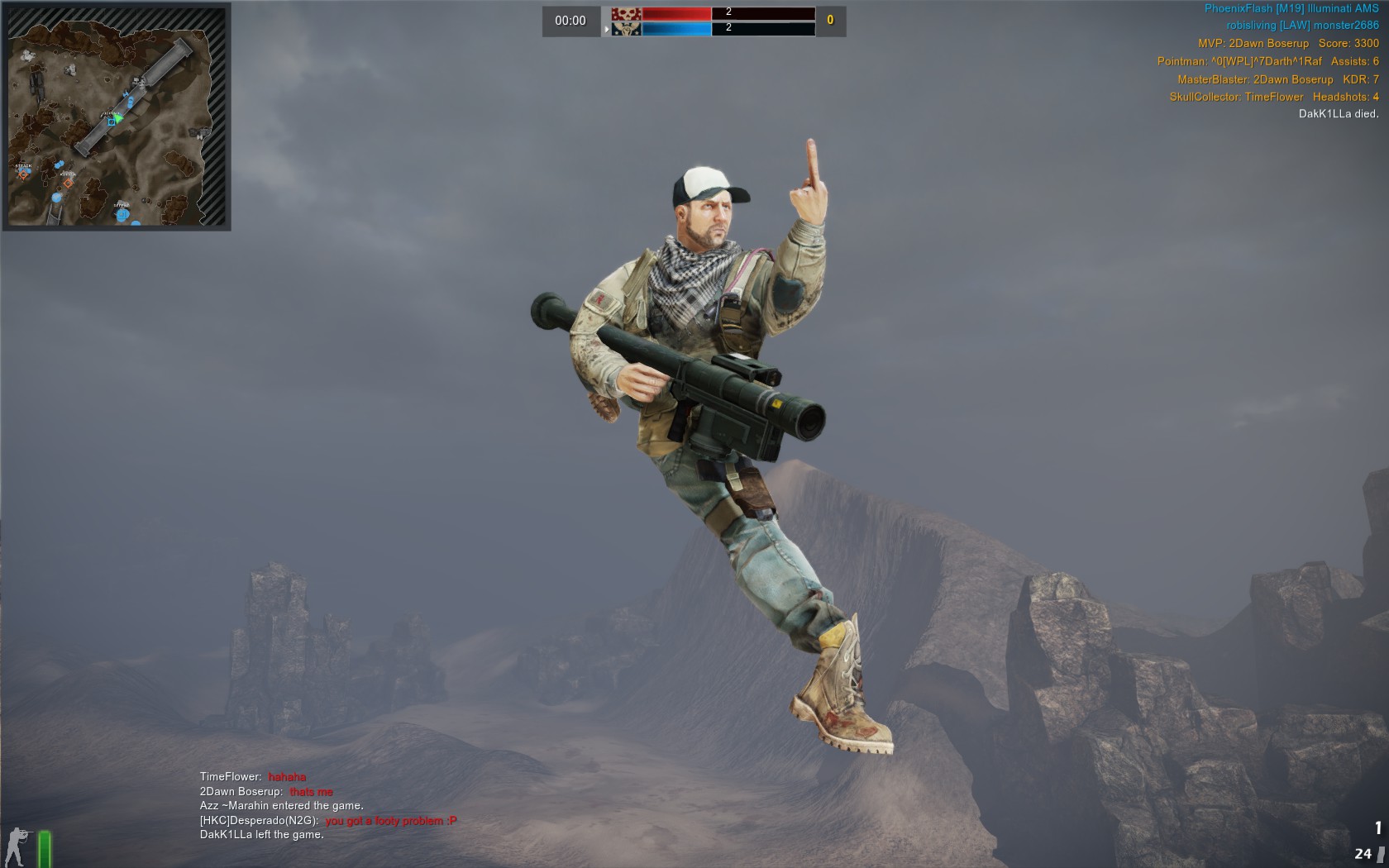Click the orange ATTACK marker on the minimap
This screenshot has width=1389, height=868.
pyautogui.click(x=23, y=174)
